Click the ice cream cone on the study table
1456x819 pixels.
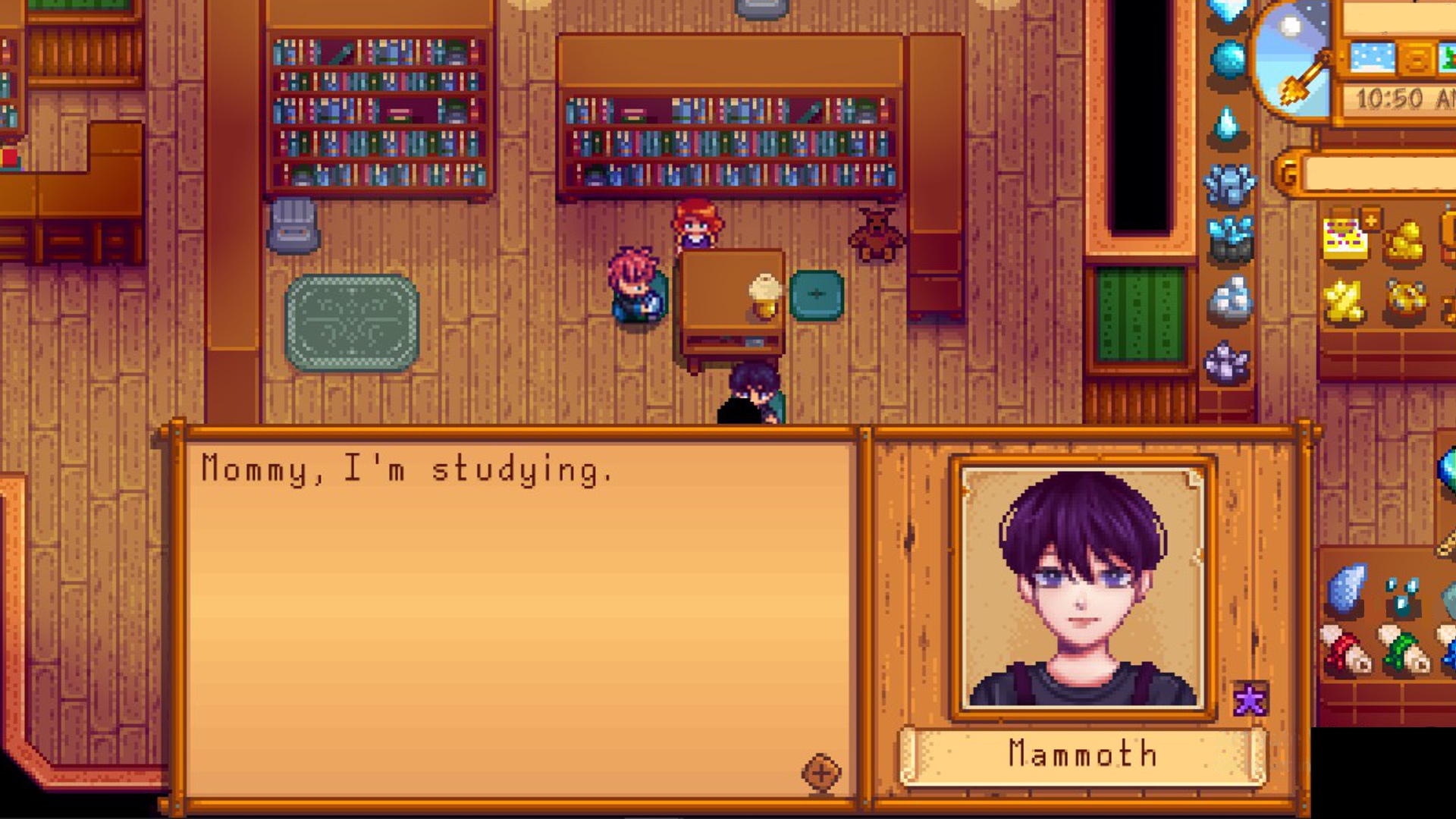[762, 296]
